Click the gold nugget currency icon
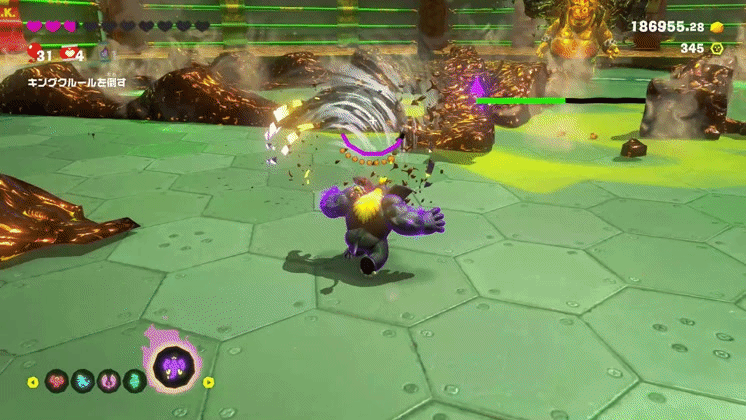This screenshot has height=420, width=746. [717, 27]
